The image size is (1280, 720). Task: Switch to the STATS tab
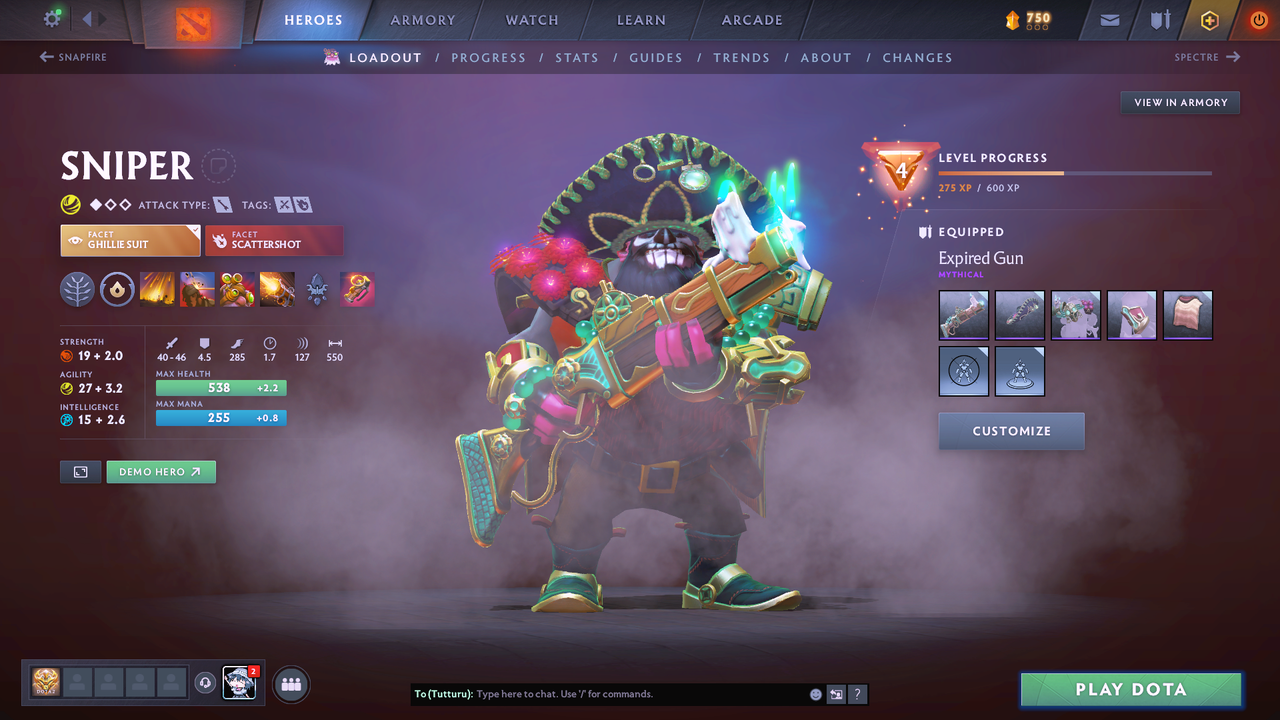click(577, 57)
